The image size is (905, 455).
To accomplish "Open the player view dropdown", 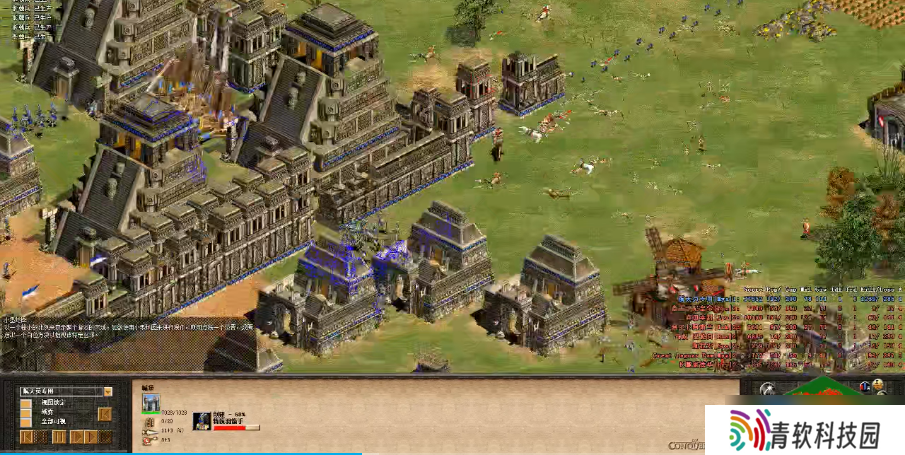I will pyautogui.click(x=108, y=392).
